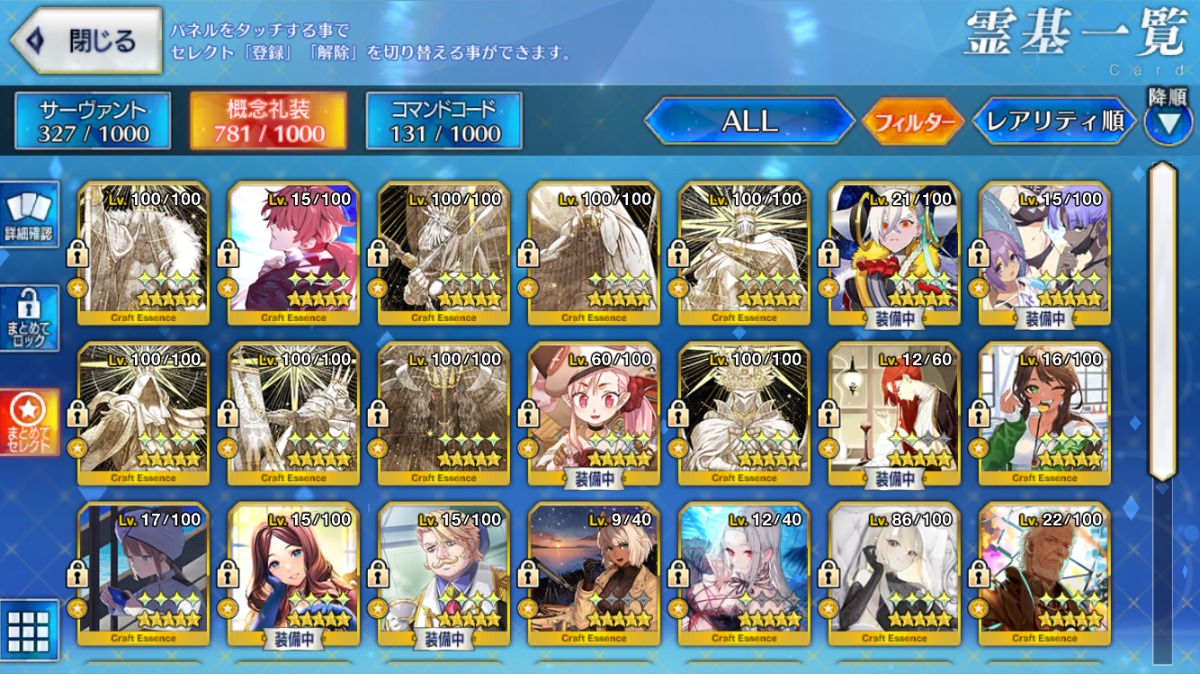Change sorting via レアリティ順 button
1200x674 pixels.
[1054, 121]
